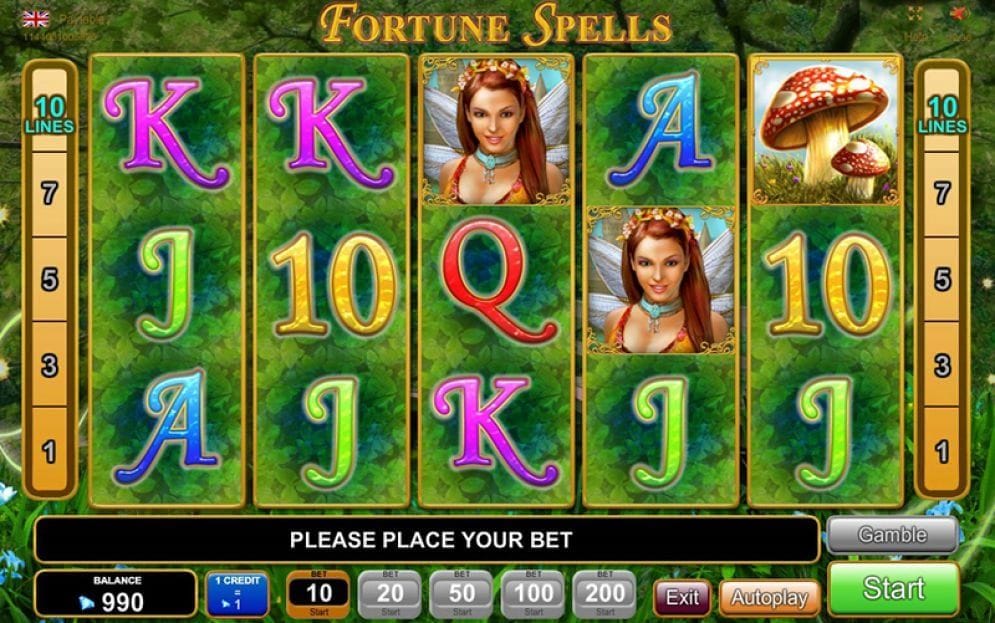Set the bet to 50
This screenshot has width=995, height=623.
pyautogui.click(x=461, y=594)
